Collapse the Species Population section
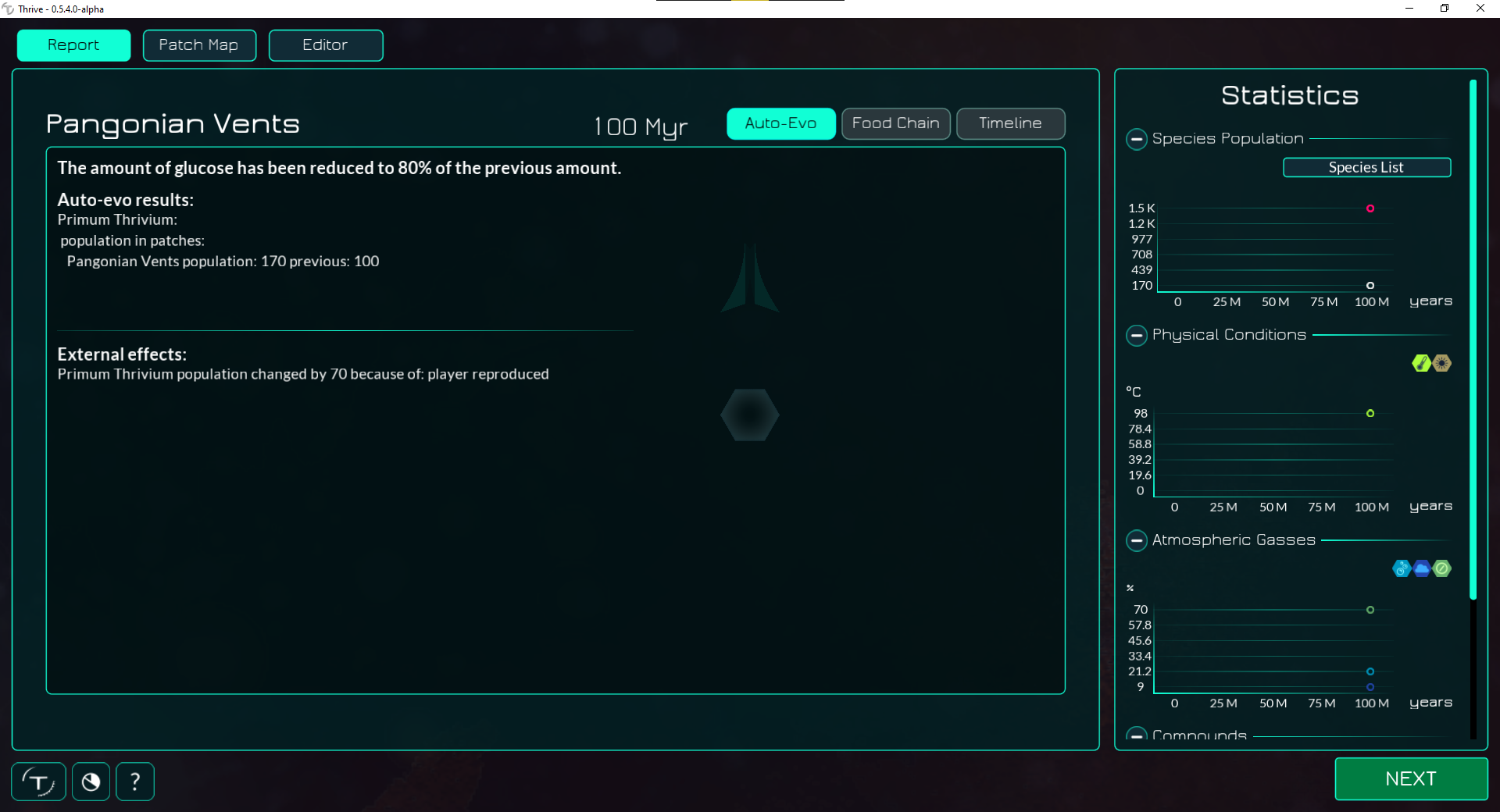This screenshot has width=1500, height=812. click(1136, 140)
